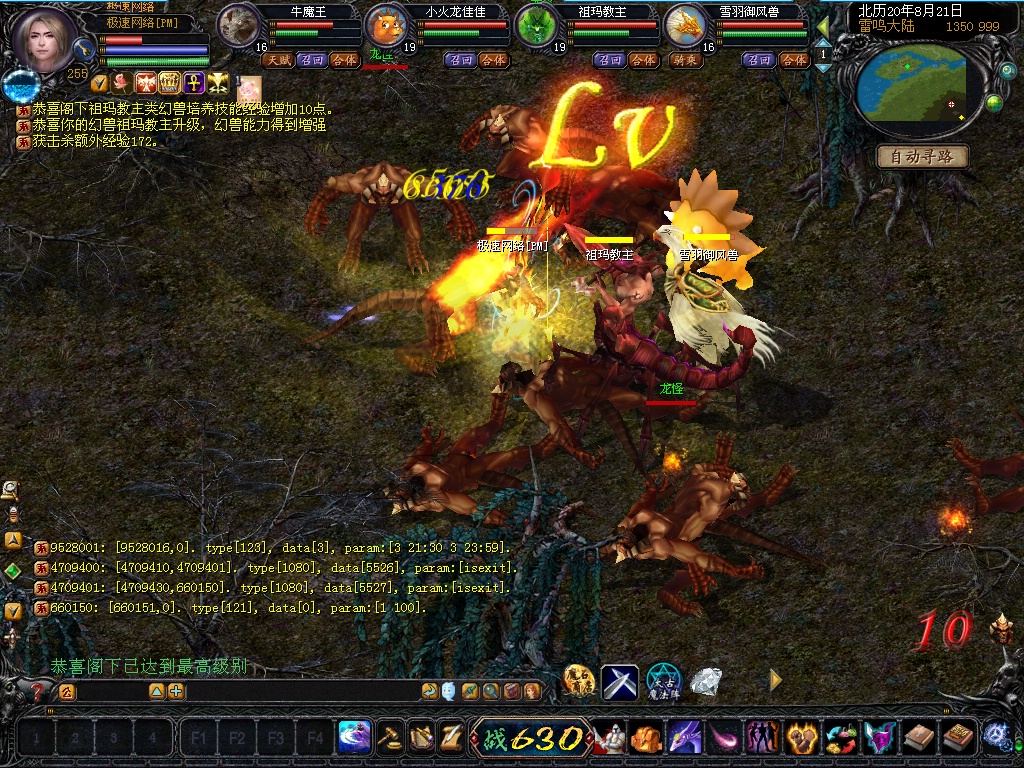This screenshot has height=768, width=1024.
Task: Click 骑乘 to mount 雪羽御凤兽
Action: tap(684, 60)
